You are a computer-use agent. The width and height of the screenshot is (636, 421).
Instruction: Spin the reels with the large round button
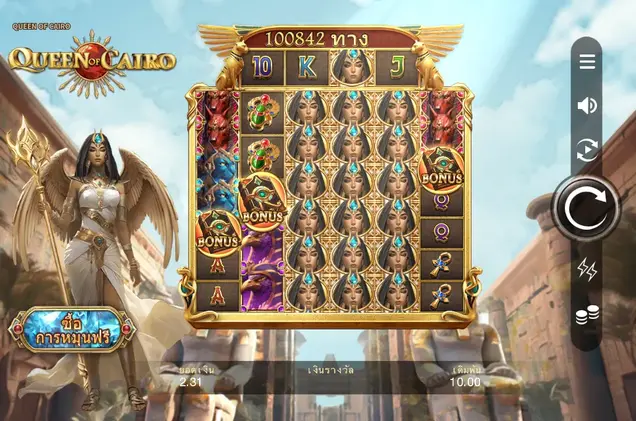(x=587, y=209)
